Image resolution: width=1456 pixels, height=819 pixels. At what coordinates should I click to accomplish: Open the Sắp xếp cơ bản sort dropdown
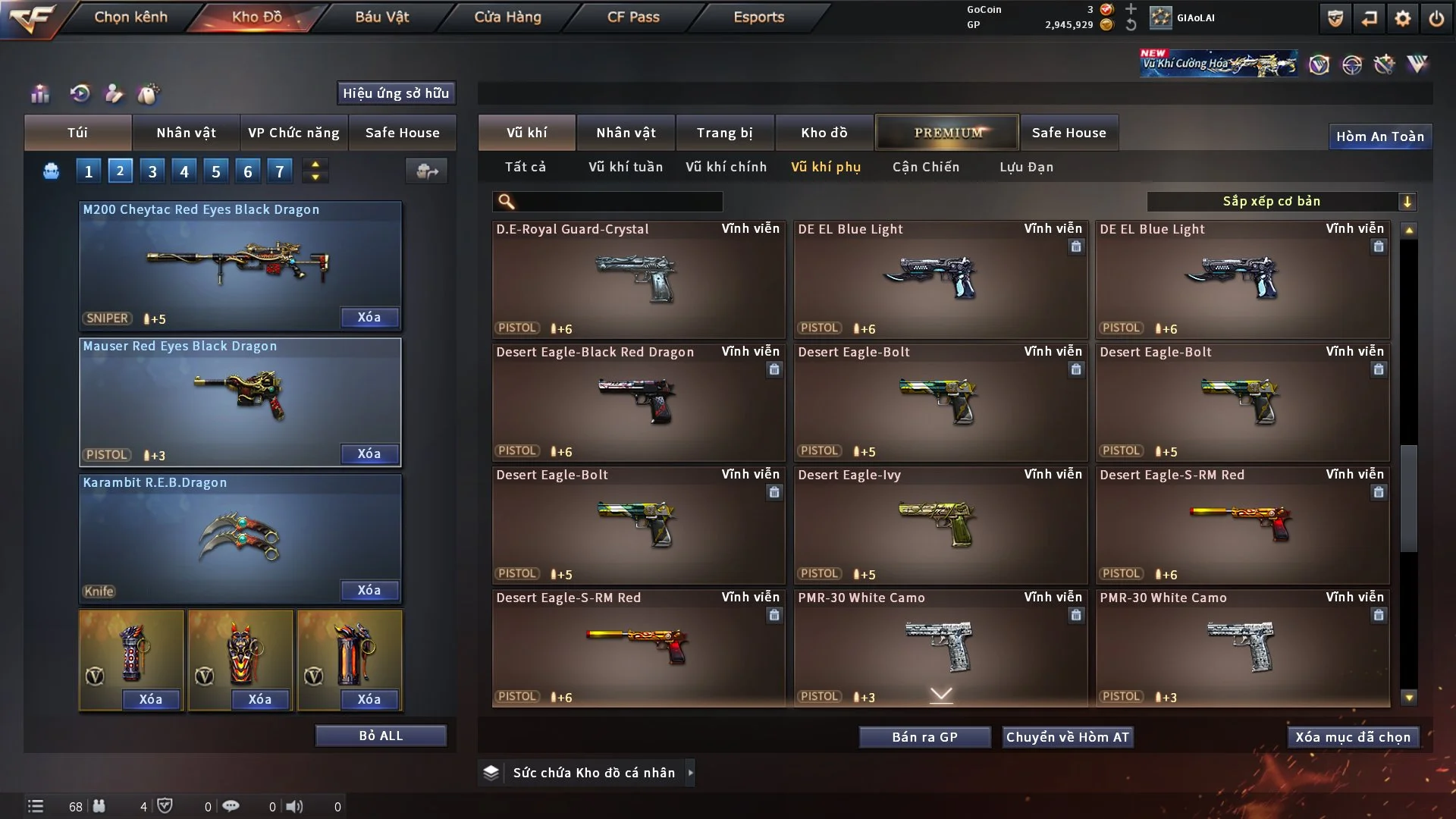click(1280, 201)
